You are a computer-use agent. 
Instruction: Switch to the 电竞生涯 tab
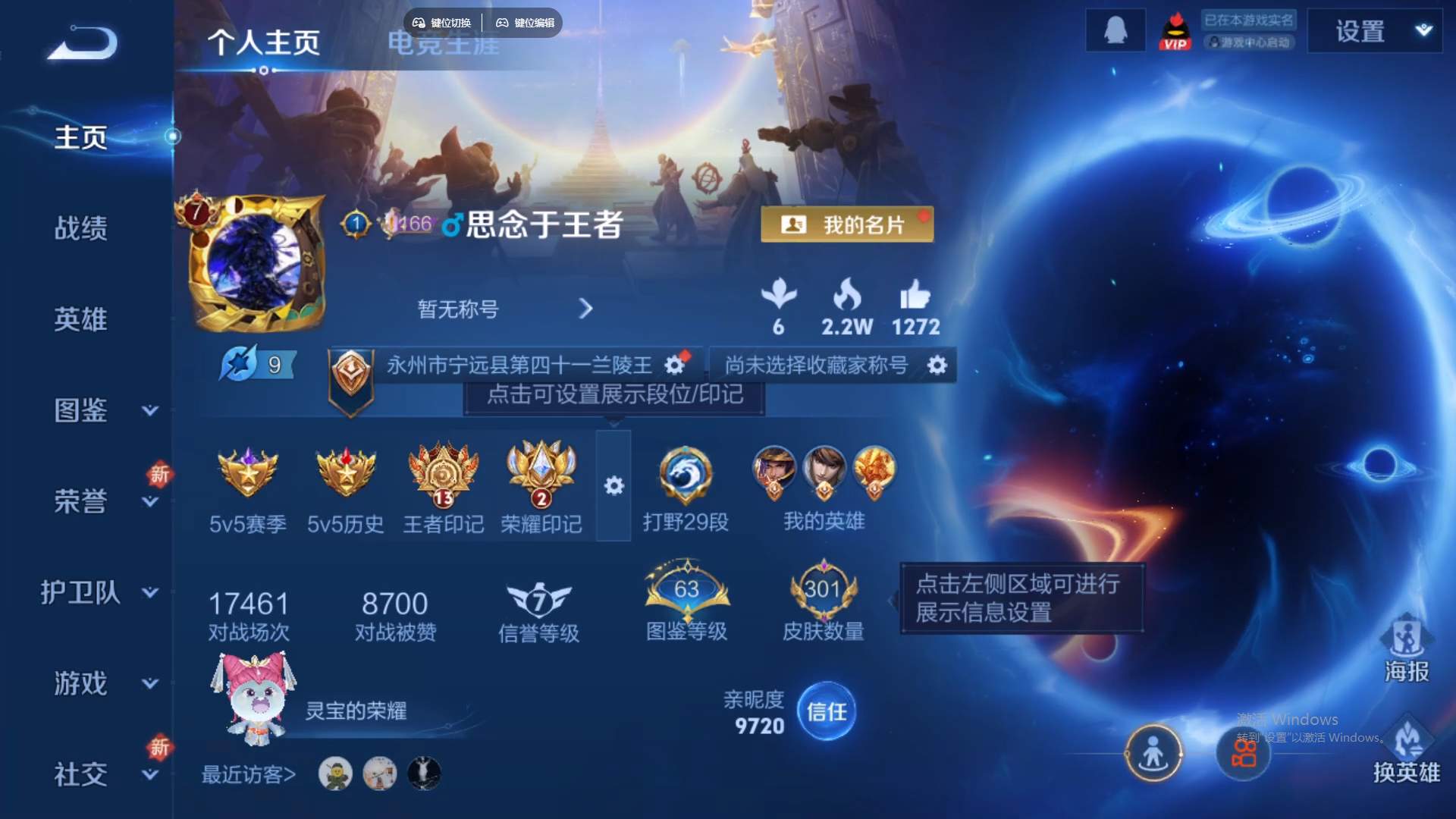pos(443,44)
